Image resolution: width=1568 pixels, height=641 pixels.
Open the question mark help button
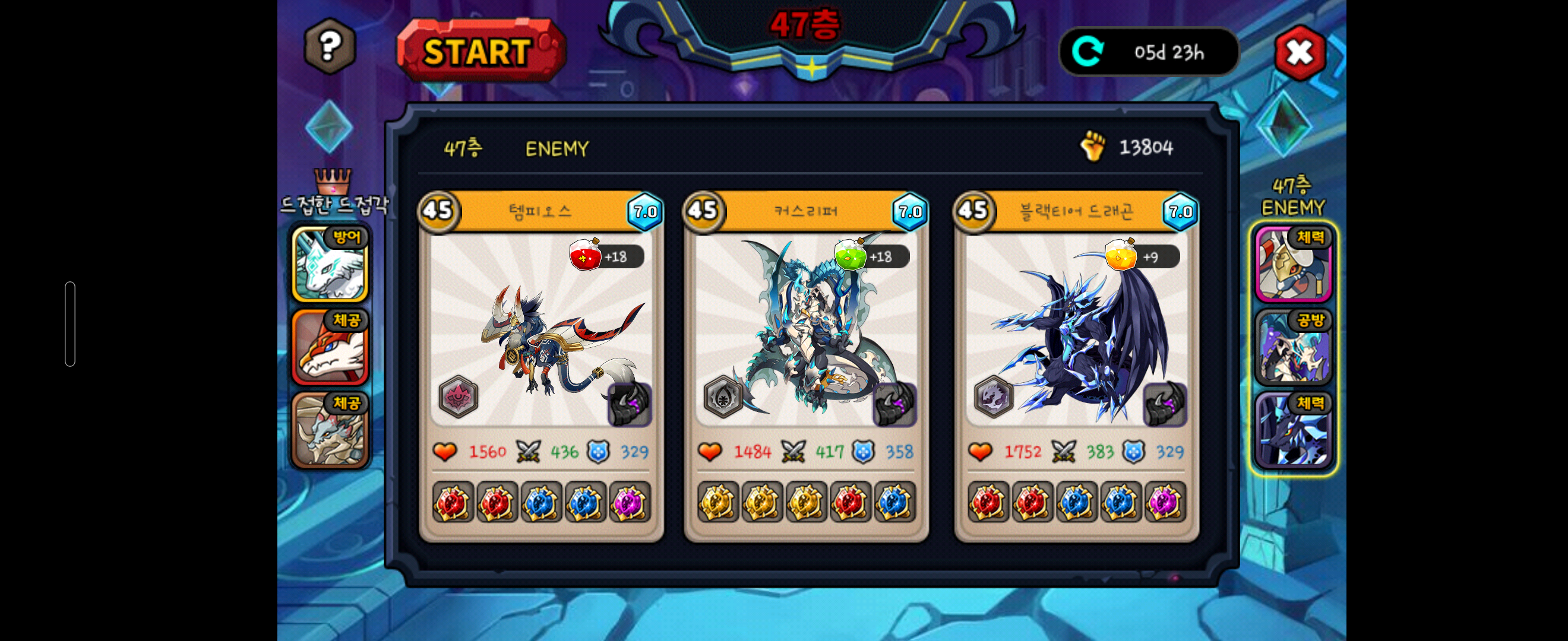(329, 46)
